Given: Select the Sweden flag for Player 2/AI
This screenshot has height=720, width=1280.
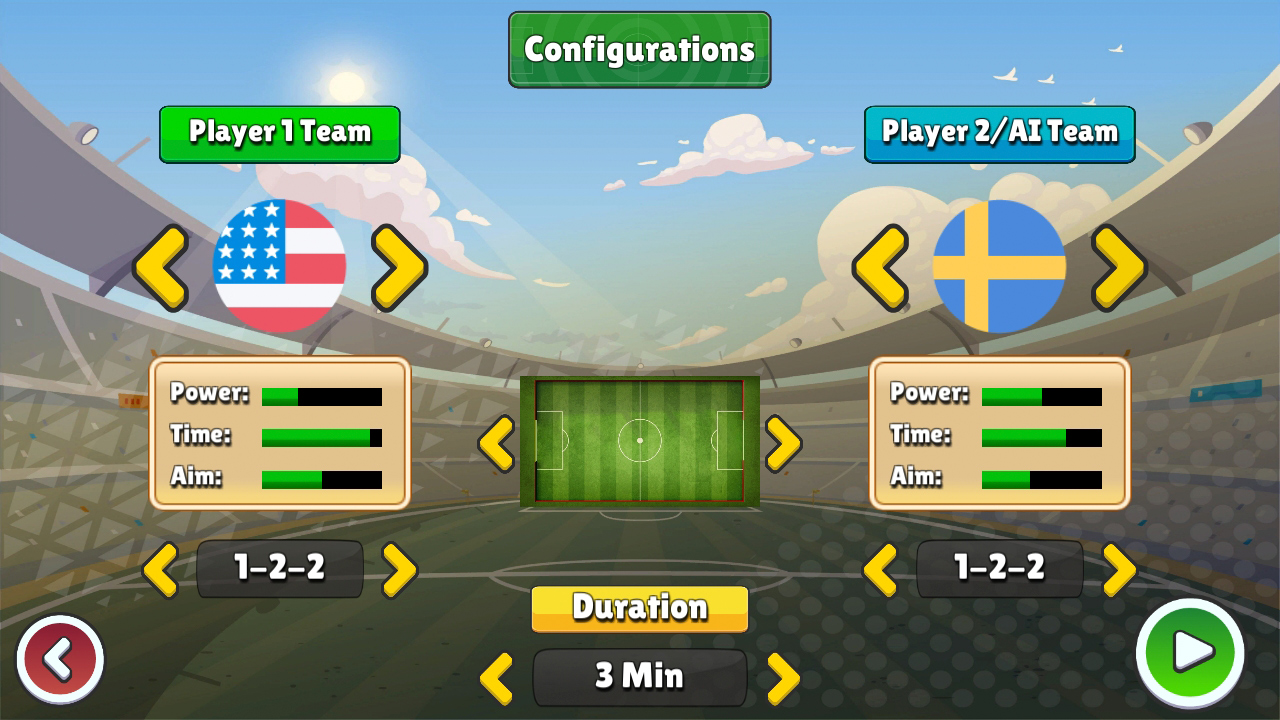Looking at the screenshot, I should pyautogui.click(x=999, y=264).
